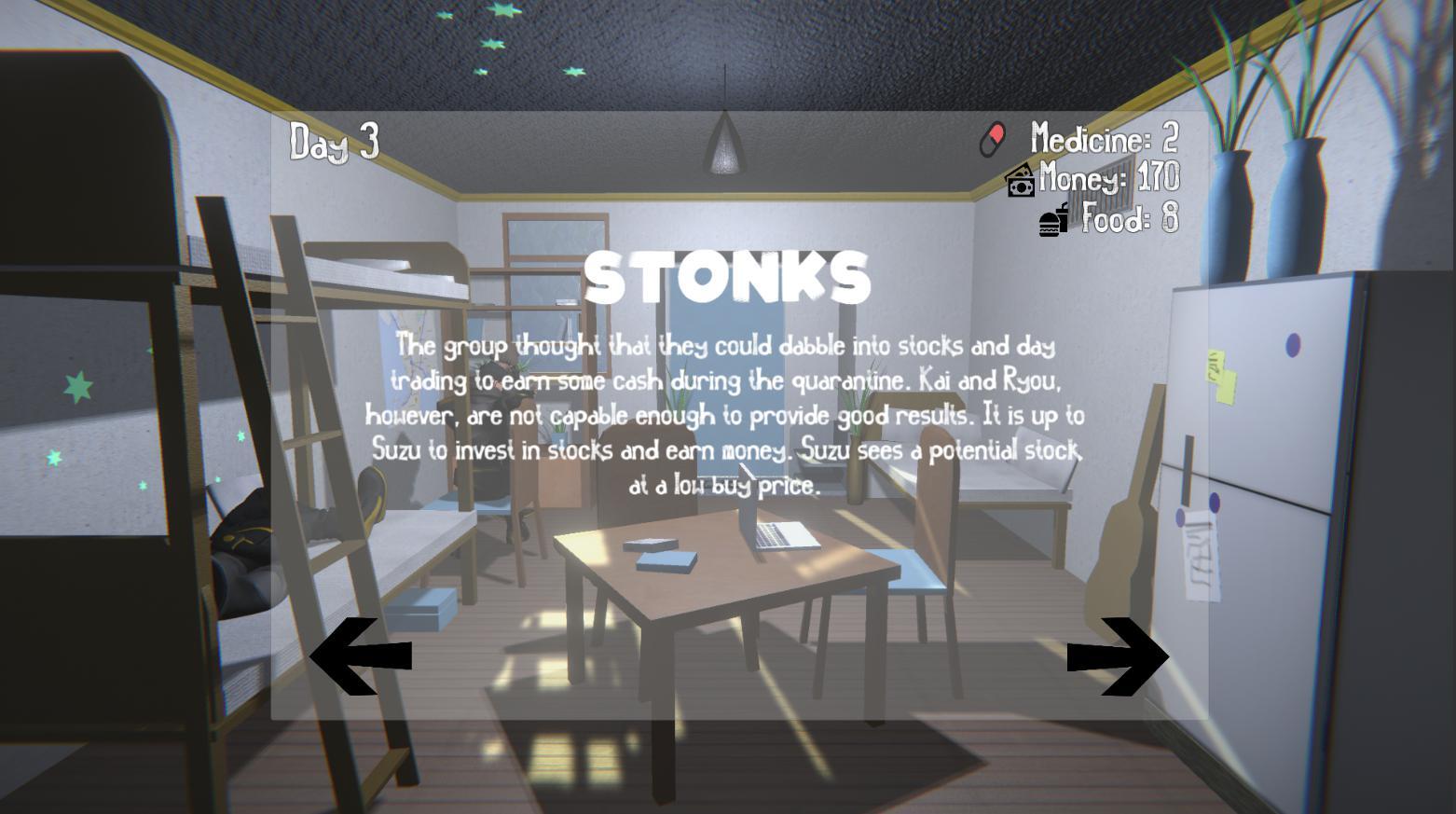Advance the story with the right arrow

click(x=1119, y=658)
